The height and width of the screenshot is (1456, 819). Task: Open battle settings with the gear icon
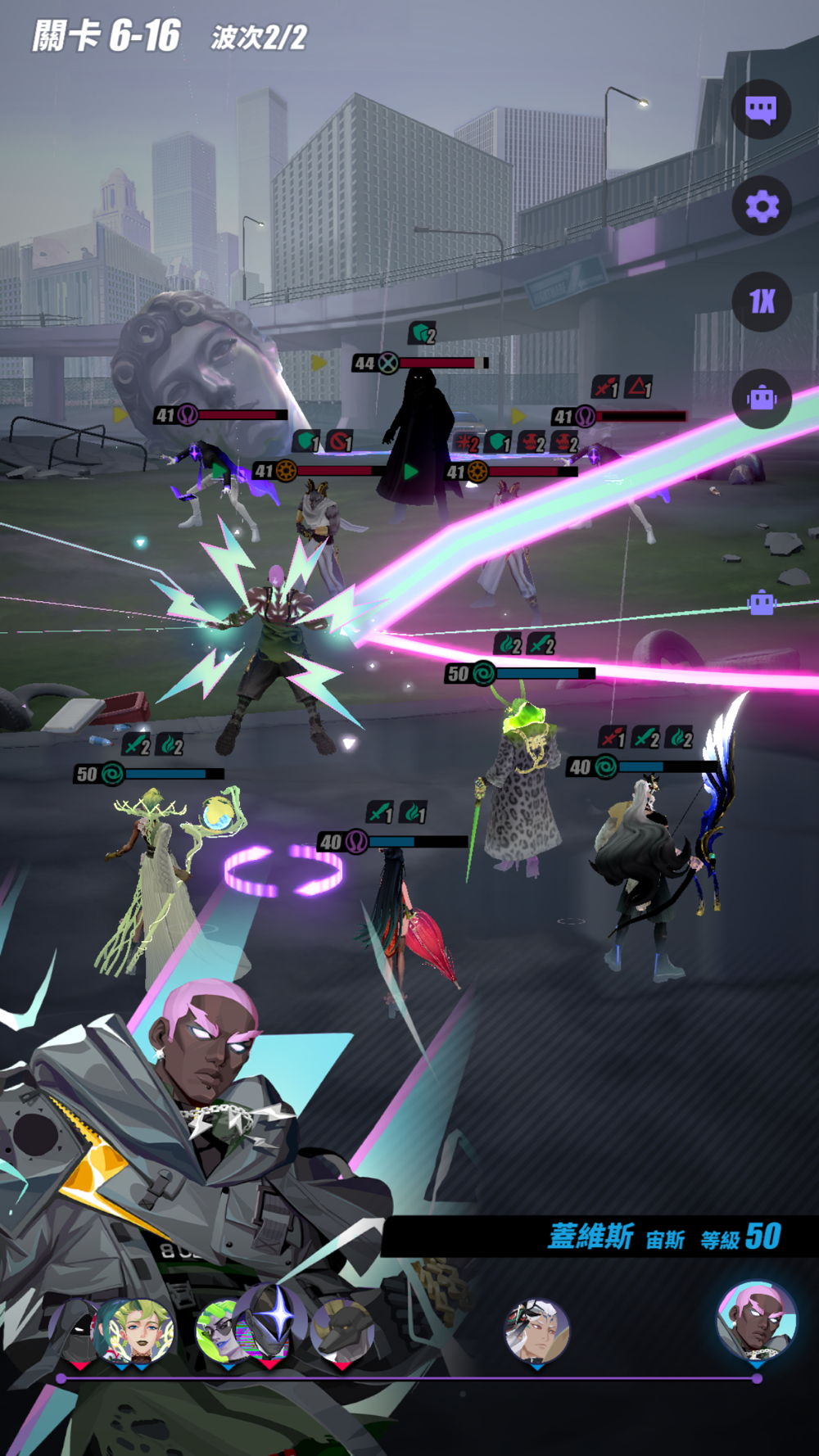[x=761, y=206]
